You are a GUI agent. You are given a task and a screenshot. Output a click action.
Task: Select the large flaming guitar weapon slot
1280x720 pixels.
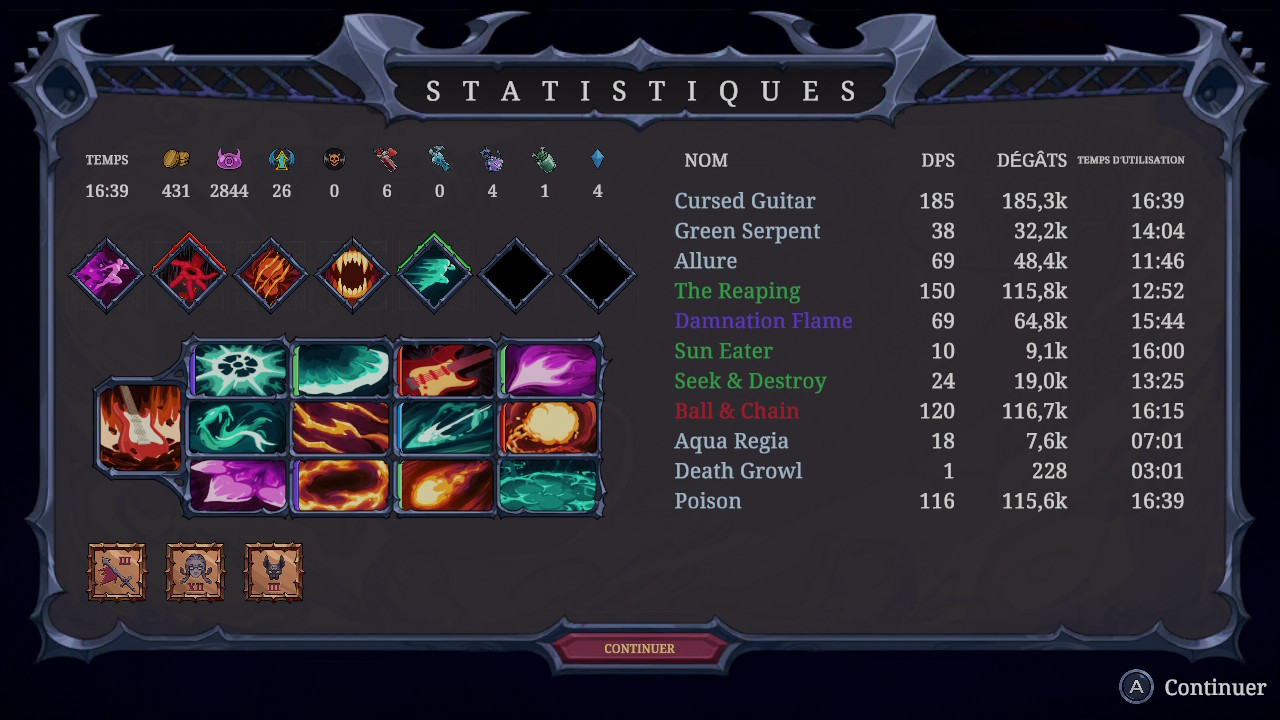[x=140, y=427]
